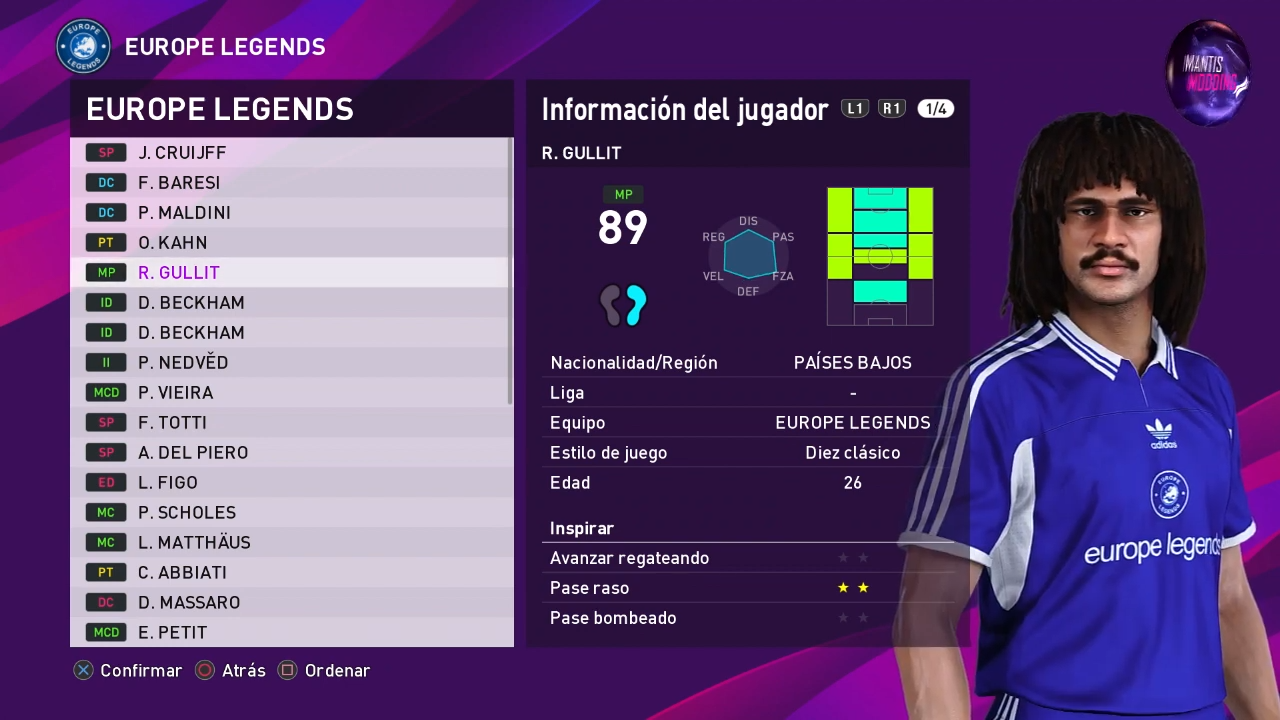Image resolution: width=1280 pixels, height=720 pixels.
Task: Open the Europe Legends team header
Action: pos(220,109)
